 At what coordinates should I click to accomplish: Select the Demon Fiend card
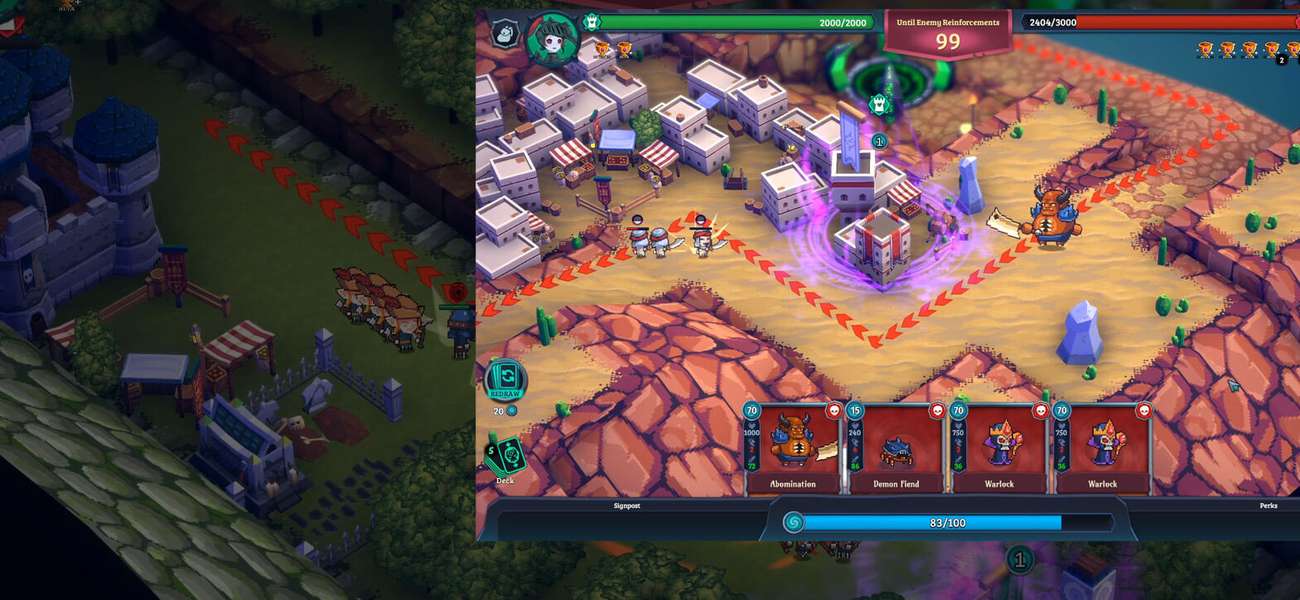[896, 448]
